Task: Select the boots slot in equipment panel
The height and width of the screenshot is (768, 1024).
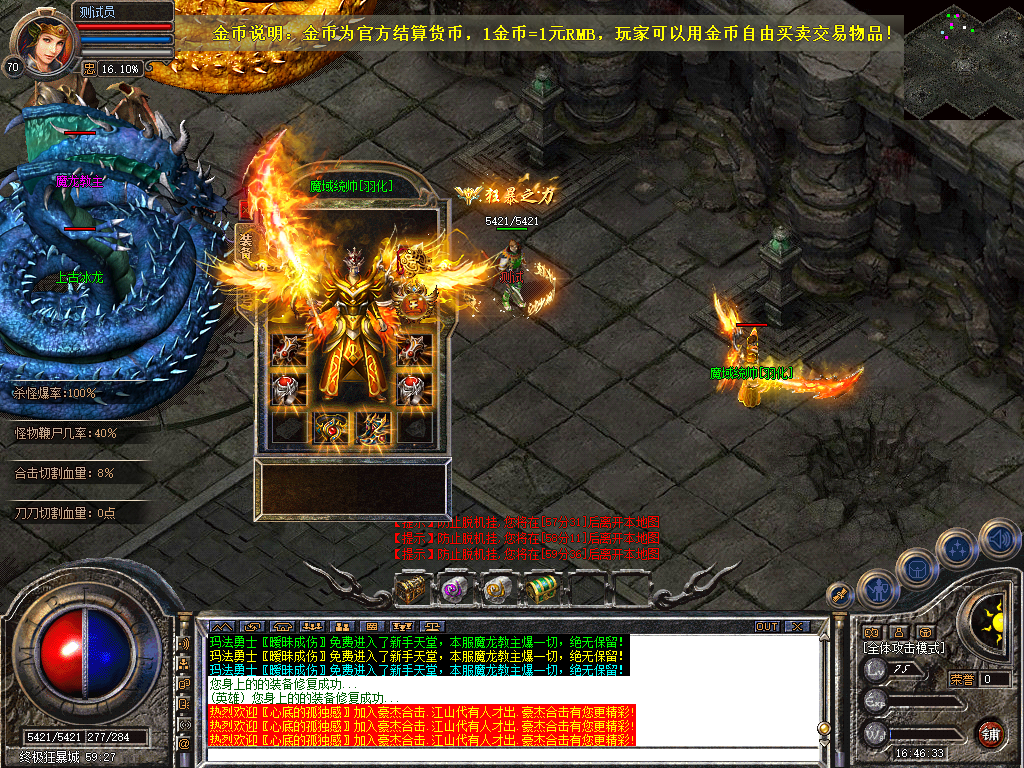Action: pos(374,428)
